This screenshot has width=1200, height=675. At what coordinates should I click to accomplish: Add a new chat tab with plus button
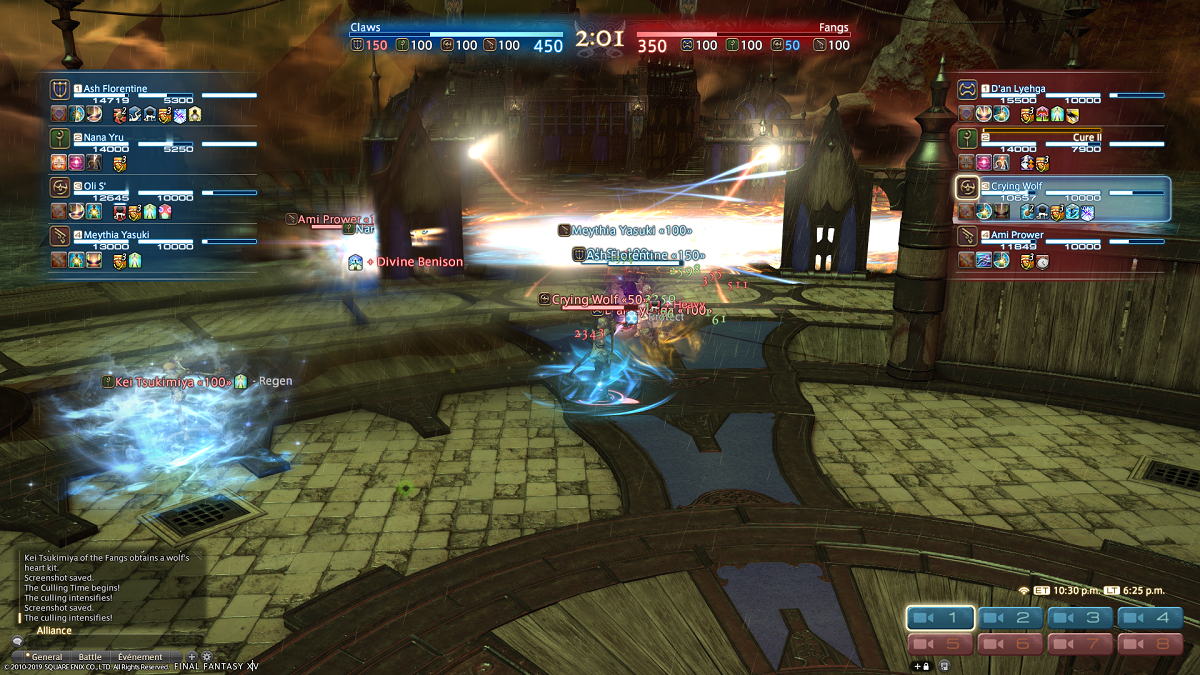[x=192, y=656]
